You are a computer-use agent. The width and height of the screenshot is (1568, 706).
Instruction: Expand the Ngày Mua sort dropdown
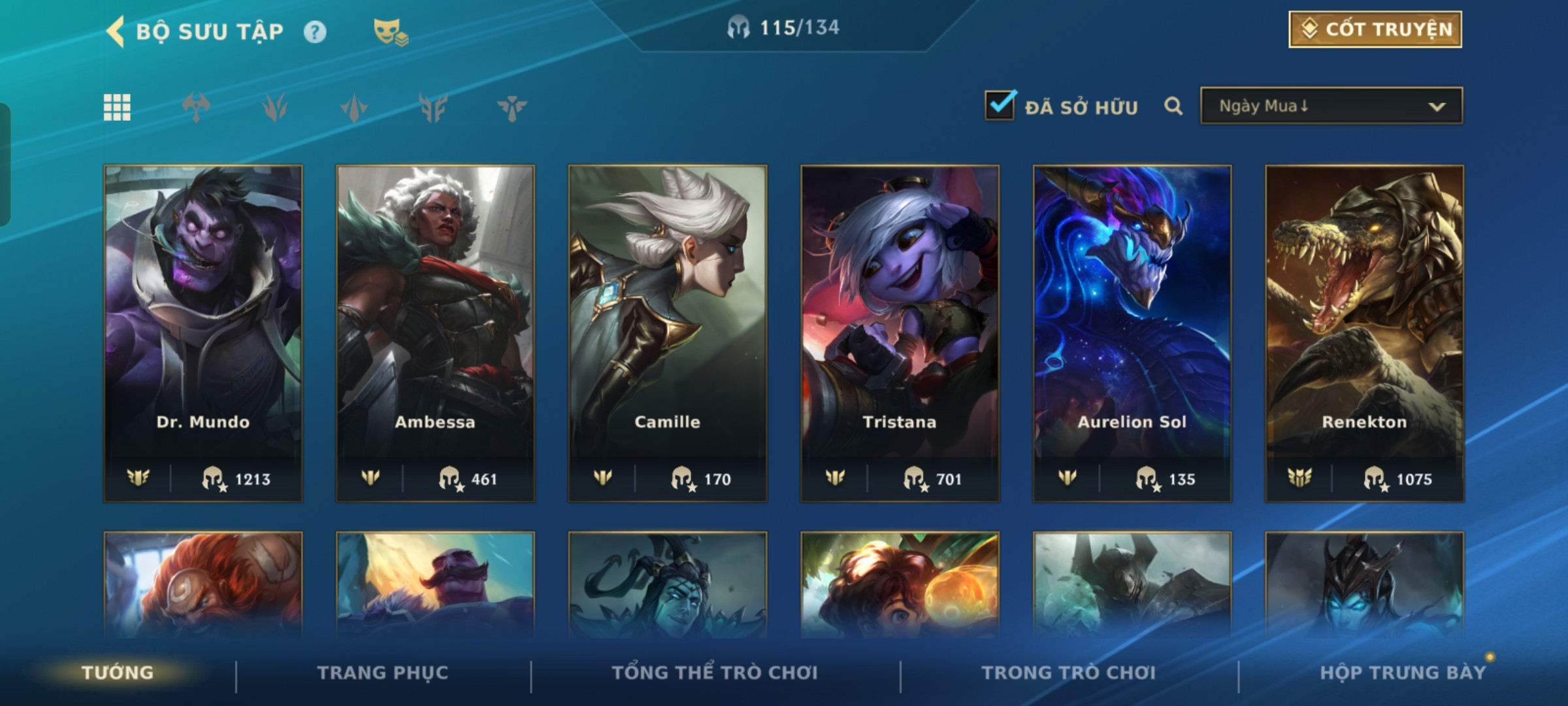(x=1331, y=106)
